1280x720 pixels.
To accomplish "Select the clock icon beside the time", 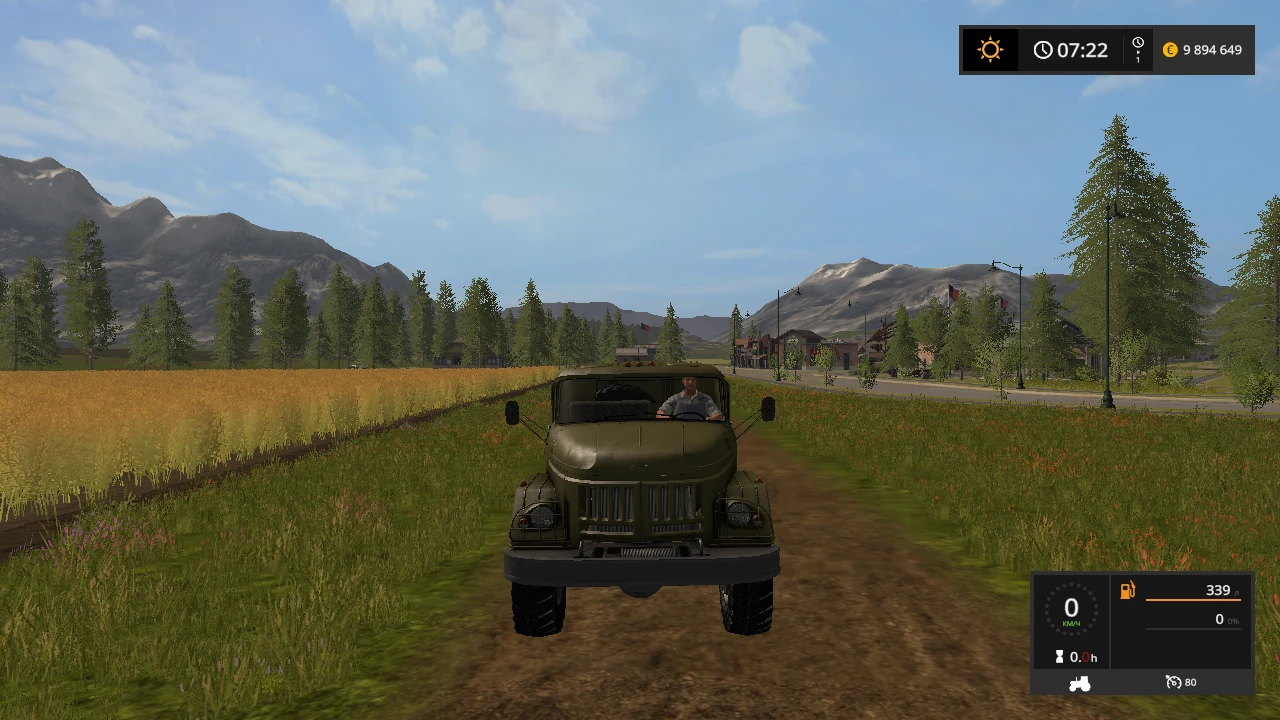I will [1043, 49].
